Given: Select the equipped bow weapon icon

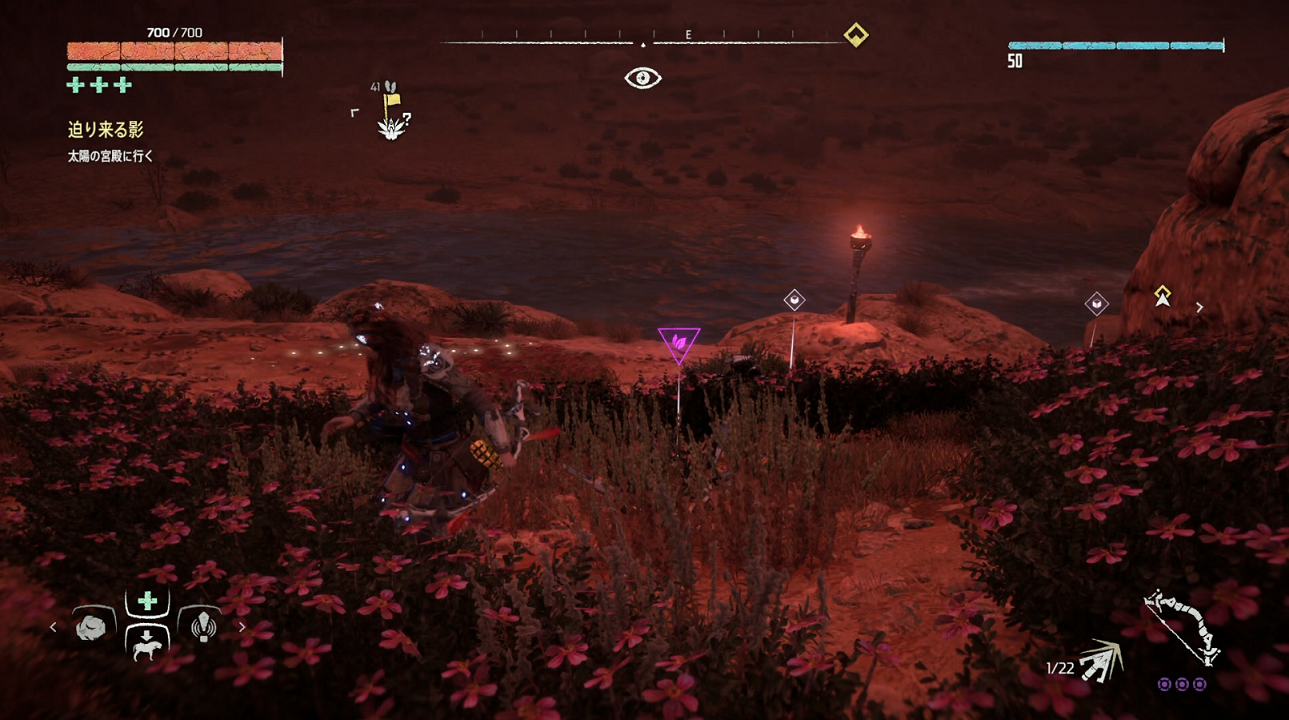Looking at the screenshot, I should tap(1183, 628).
